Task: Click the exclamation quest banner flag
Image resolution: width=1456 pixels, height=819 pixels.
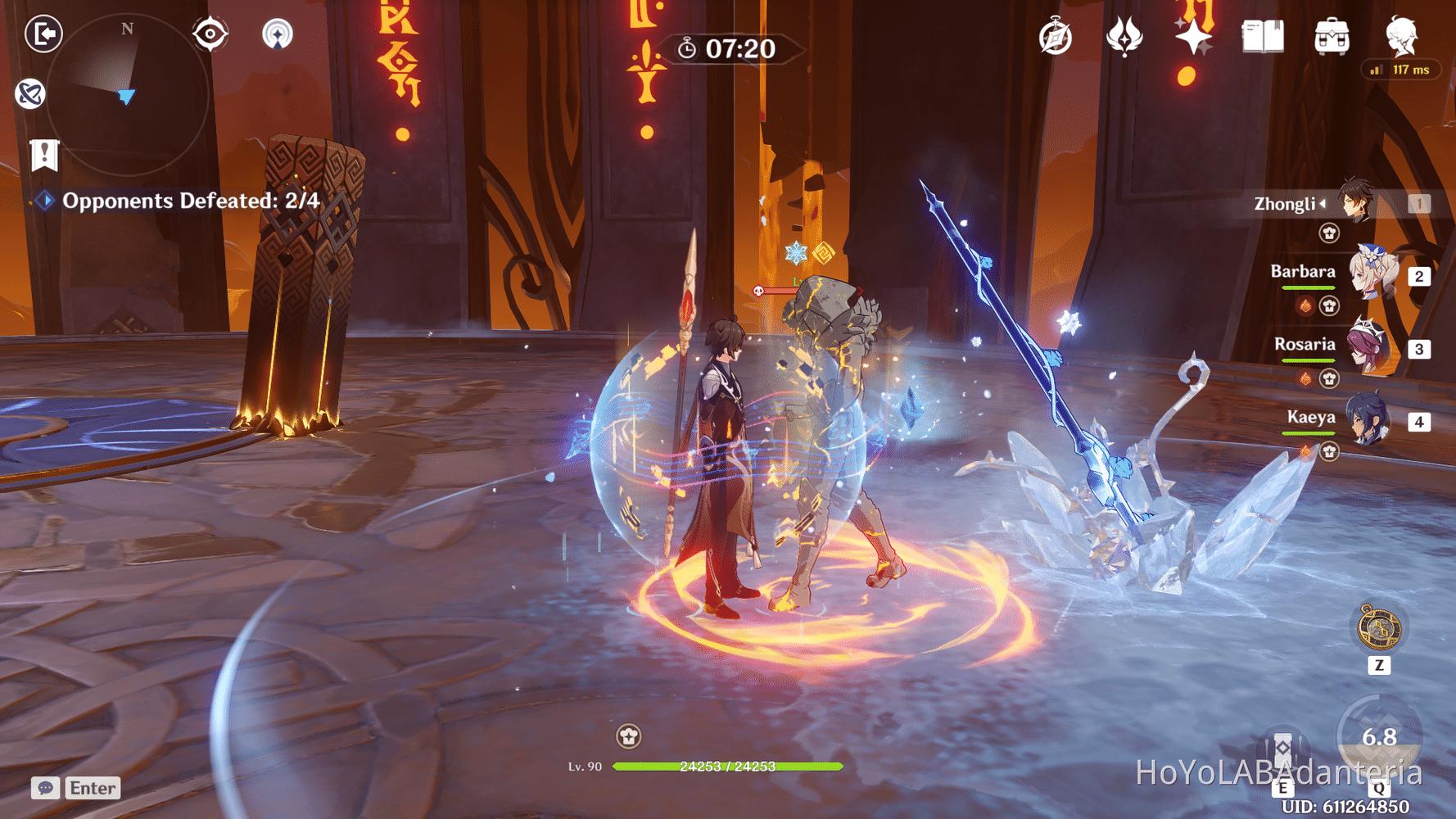Action: [x=43, y=154]
